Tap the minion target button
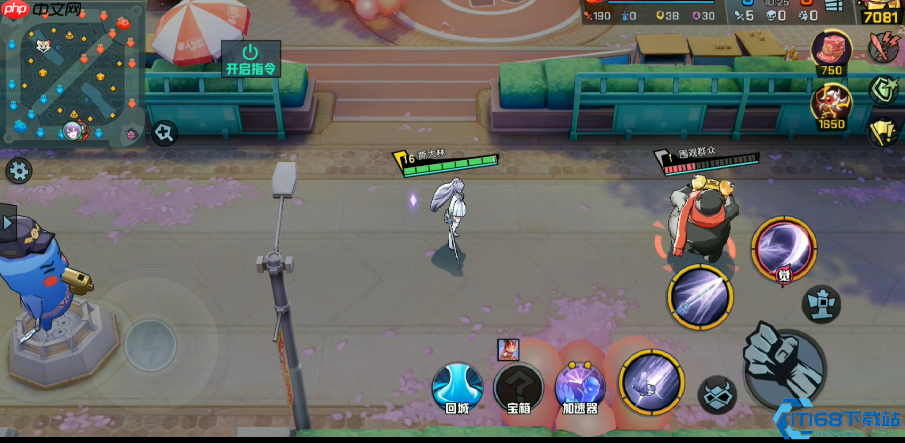The width and height of the screenshot is (905, 443). pos(716,395)
